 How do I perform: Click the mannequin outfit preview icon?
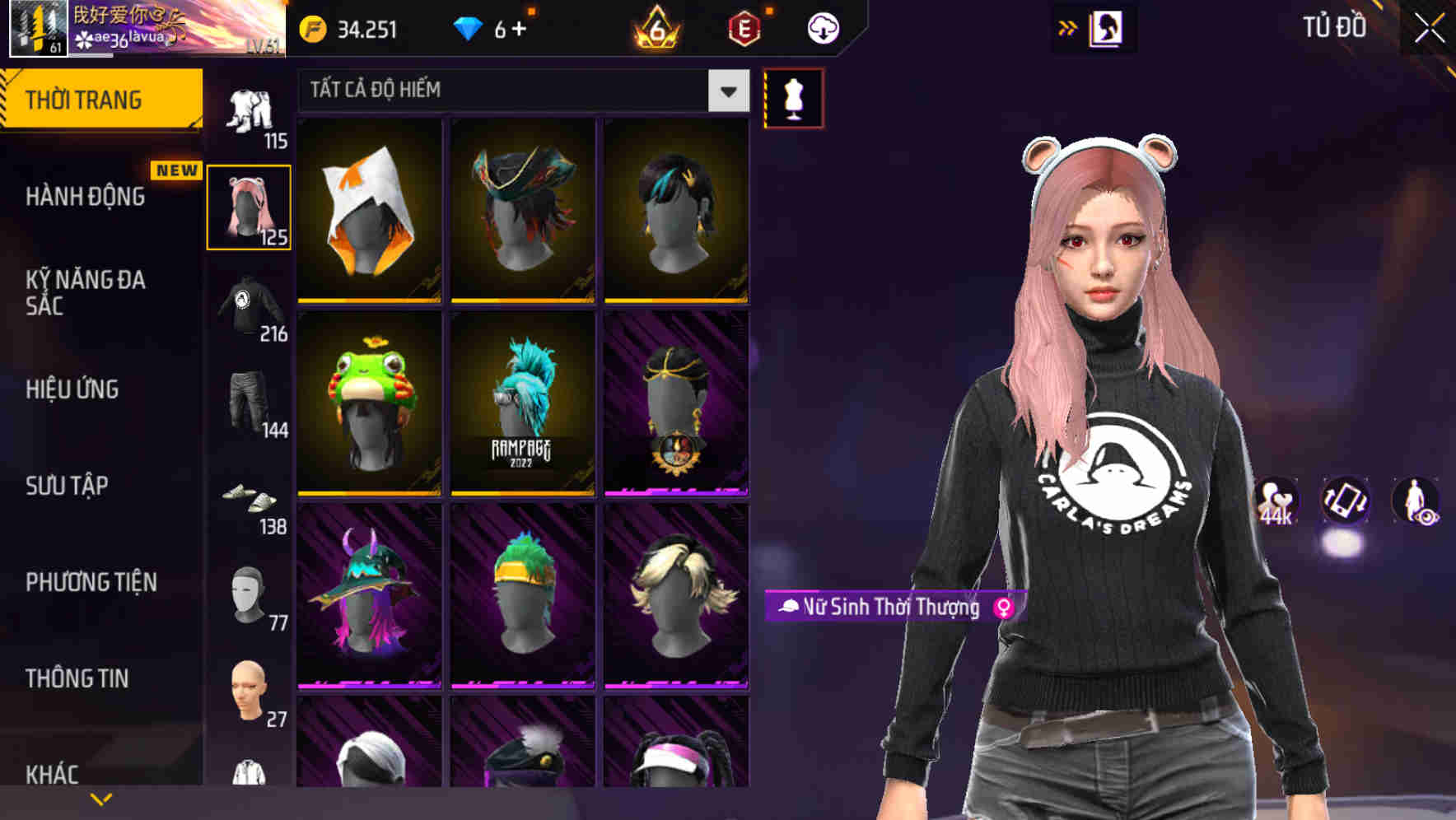[793, 96]
